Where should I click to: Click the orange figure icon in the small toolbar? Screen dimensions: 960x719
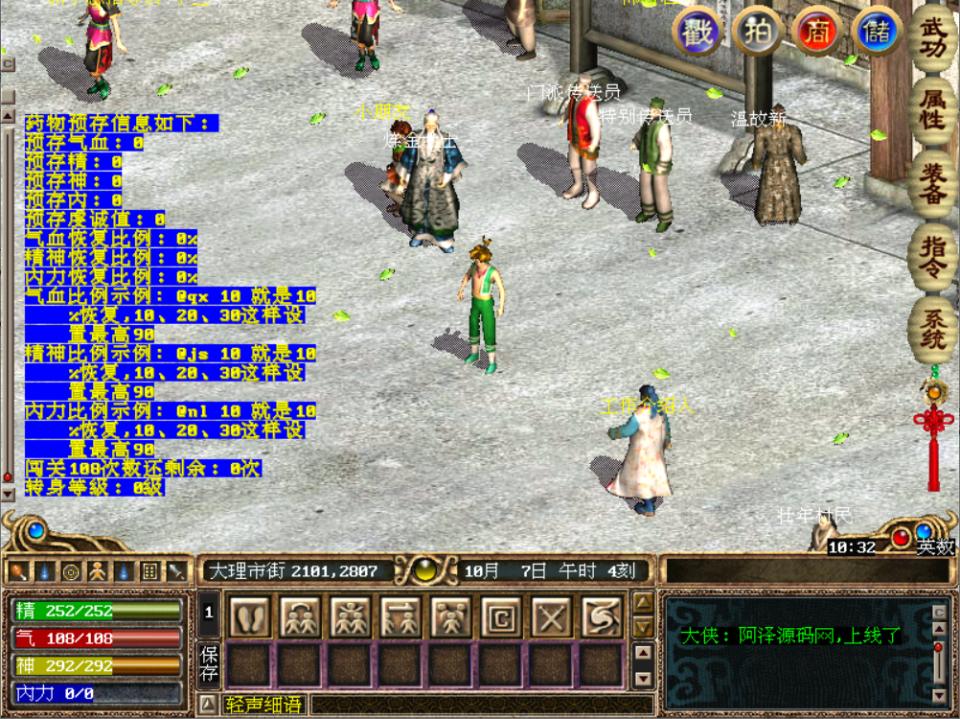pos(97,572)
